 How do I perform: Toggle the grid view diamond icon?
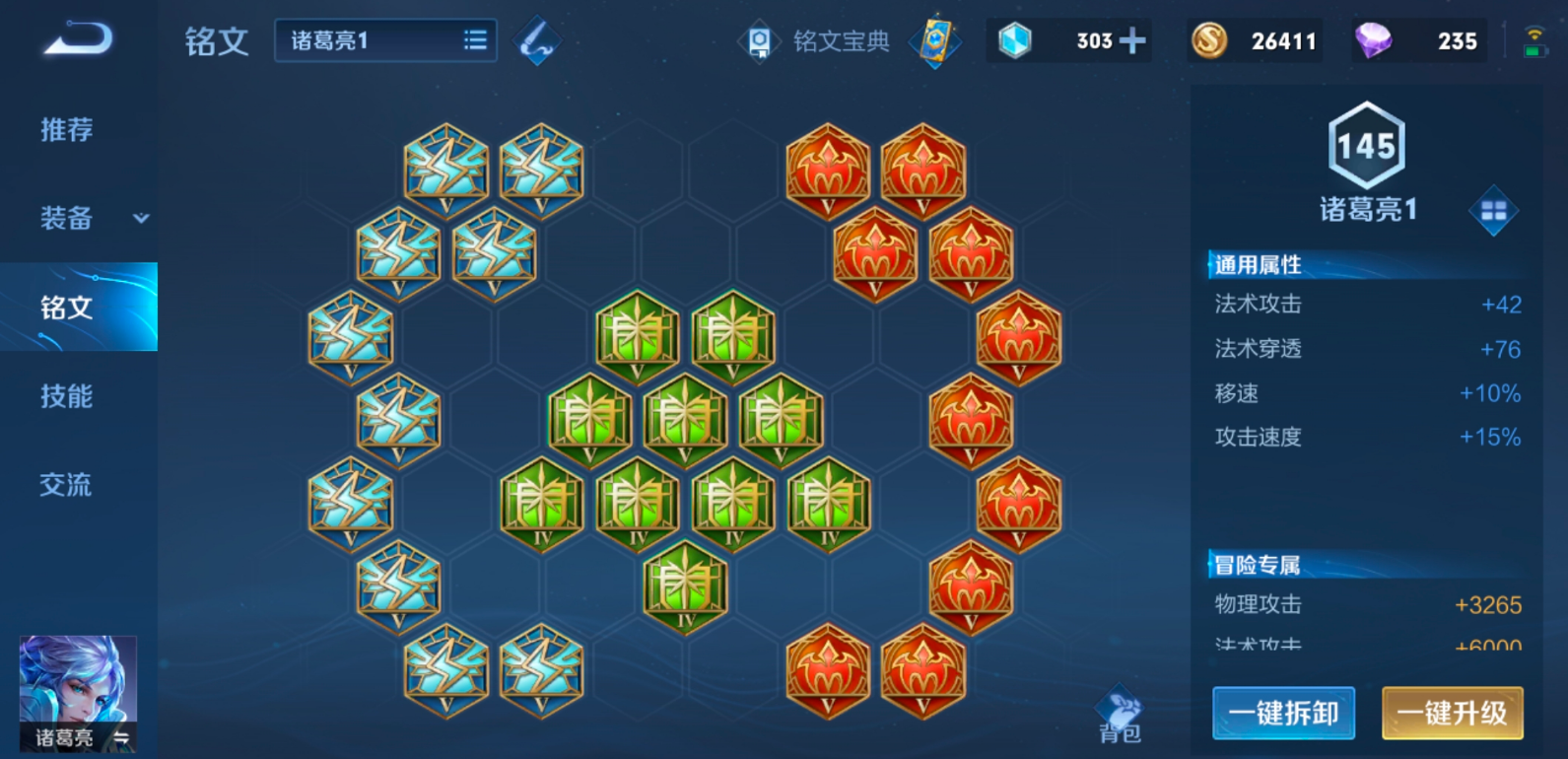click(x=1493, y=210)
